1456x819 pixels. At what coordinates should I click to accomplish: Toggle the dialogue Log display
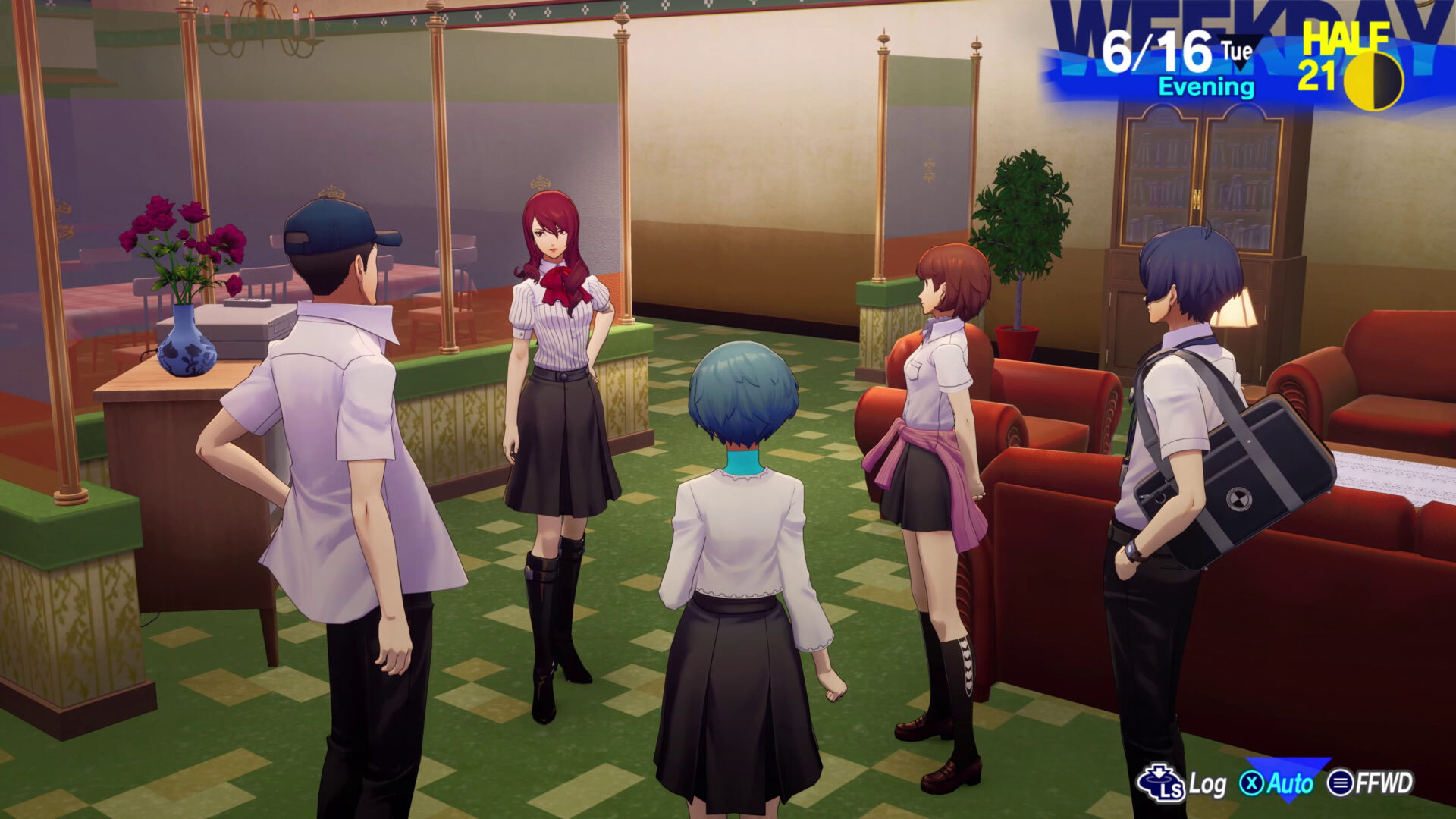(x=1207, y=783)
